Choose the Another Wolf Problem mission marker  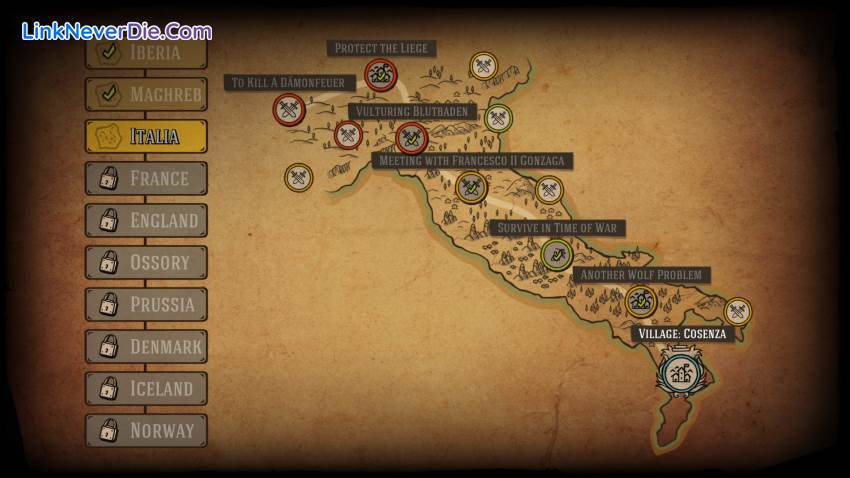[640, 300]
